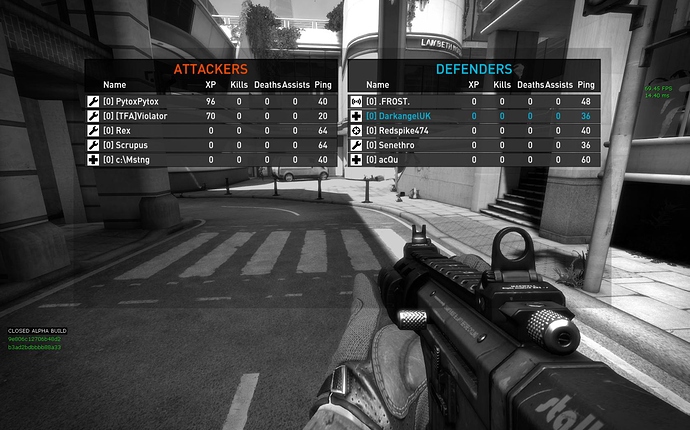The image size is (690, 430).
Task: Choose Redspike474 on the Defenders team
Action: 400,130
